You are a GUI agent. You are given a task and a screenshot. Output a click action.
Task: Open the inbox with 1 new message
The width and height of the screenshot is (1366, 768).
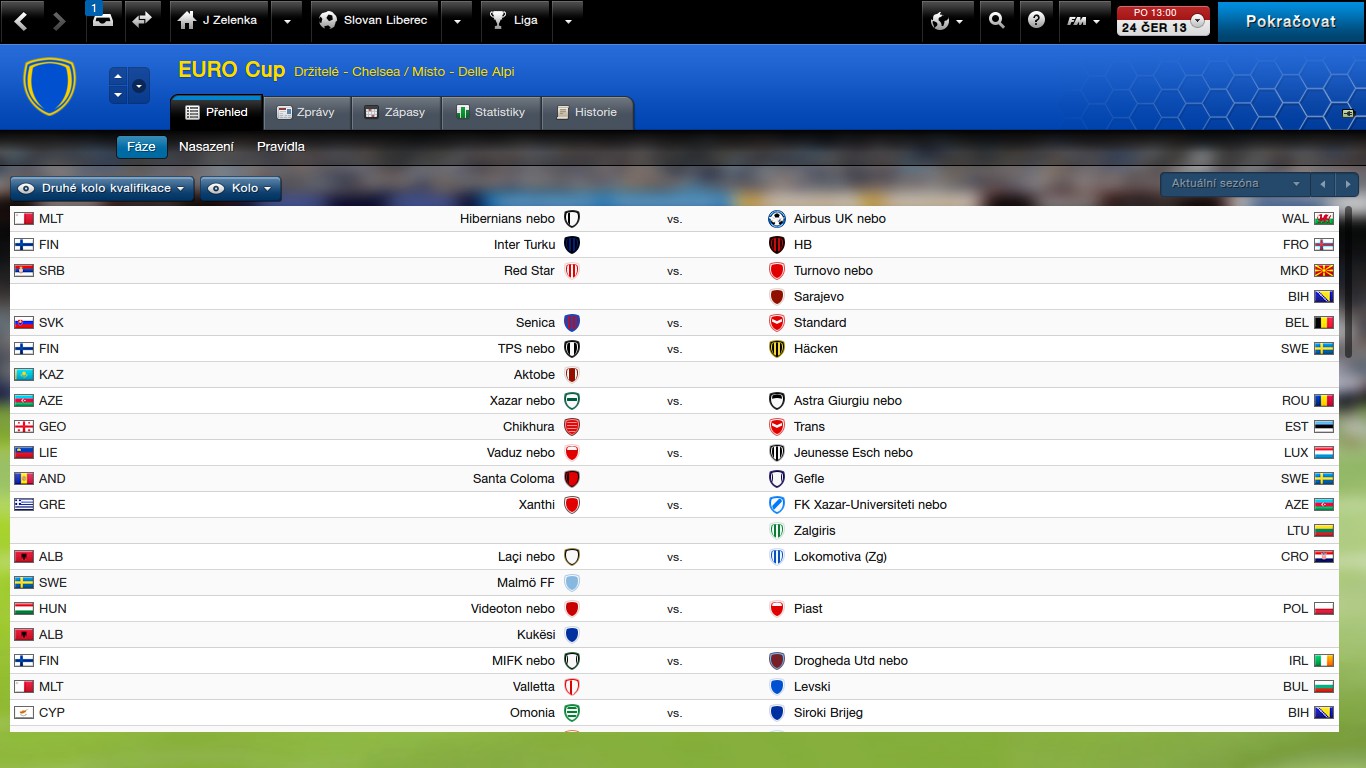105,20
